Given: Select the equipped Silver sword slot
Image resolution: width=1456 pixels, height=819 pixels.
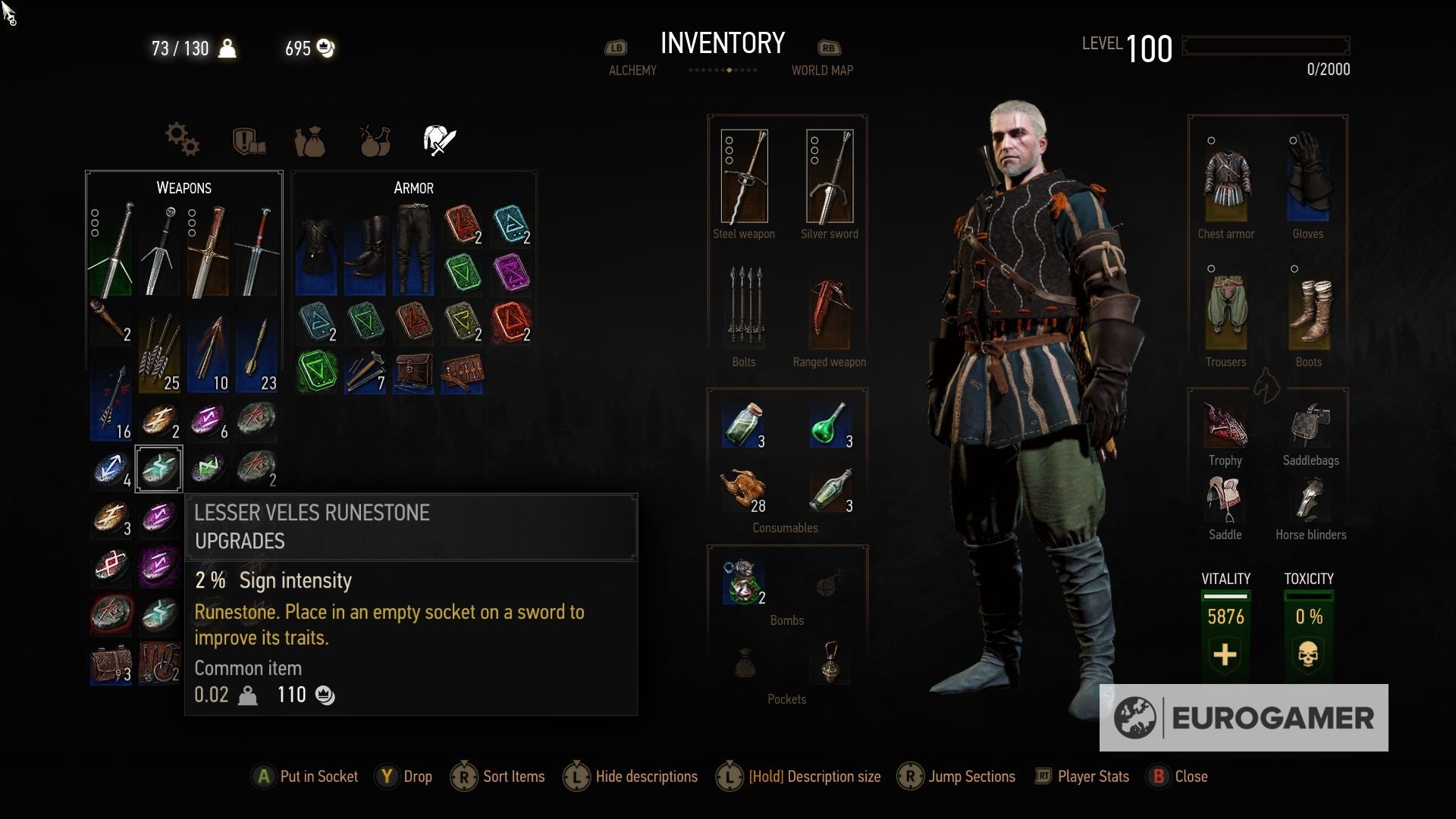Looking at the screenshot, I should [829, 176].
